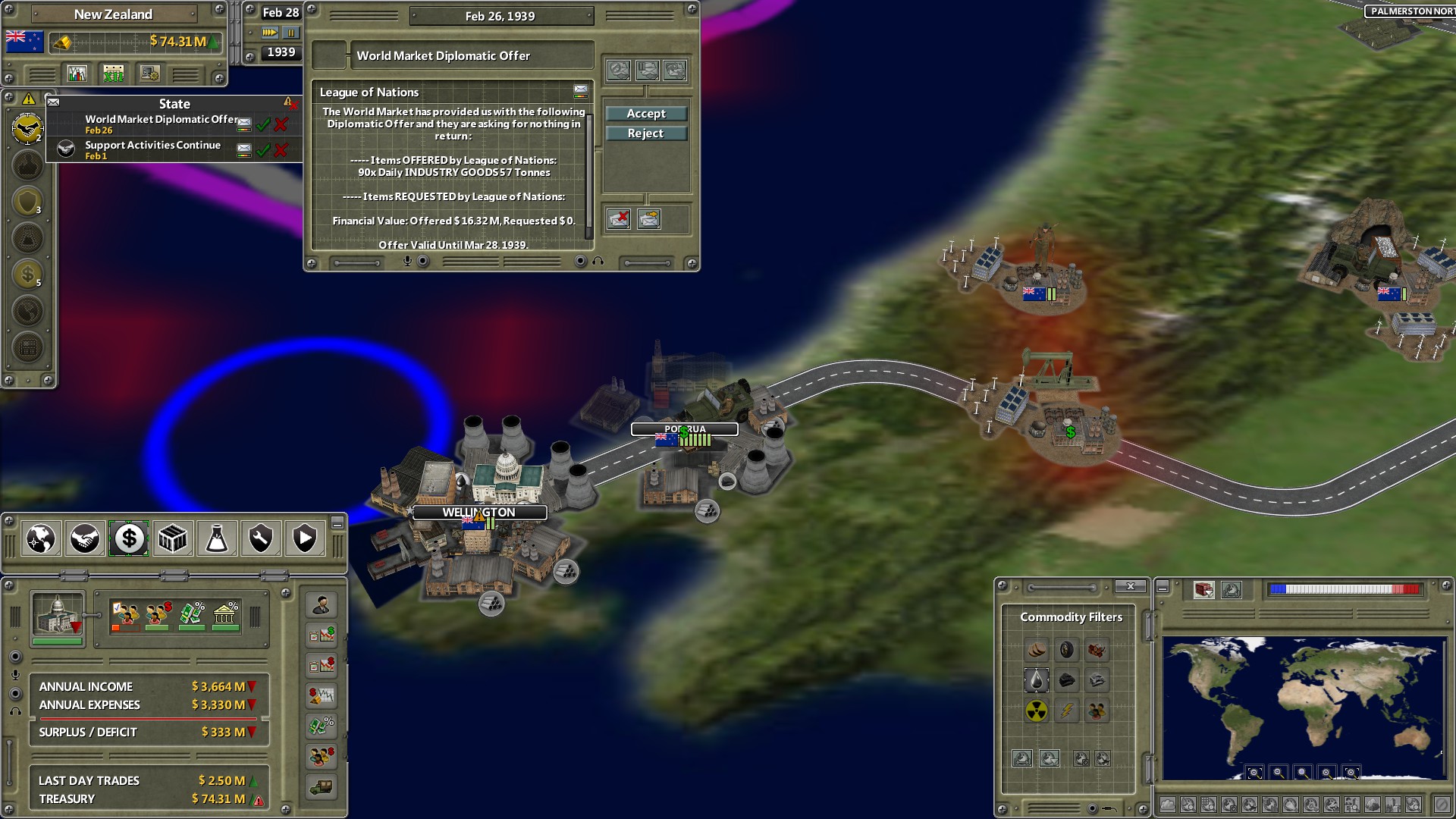
Task: Switch to the Diplomacy handshake tab
Action: coord(84,538)
